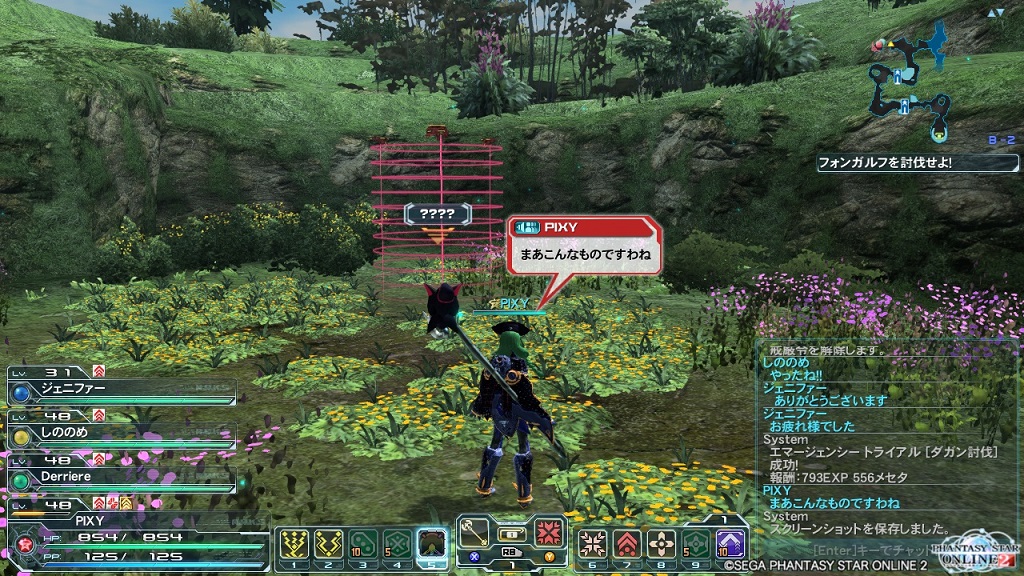Select party member Derriere
Viewport: 1024px width, 576px height.
pyautogui.click(x=120, y=479)
